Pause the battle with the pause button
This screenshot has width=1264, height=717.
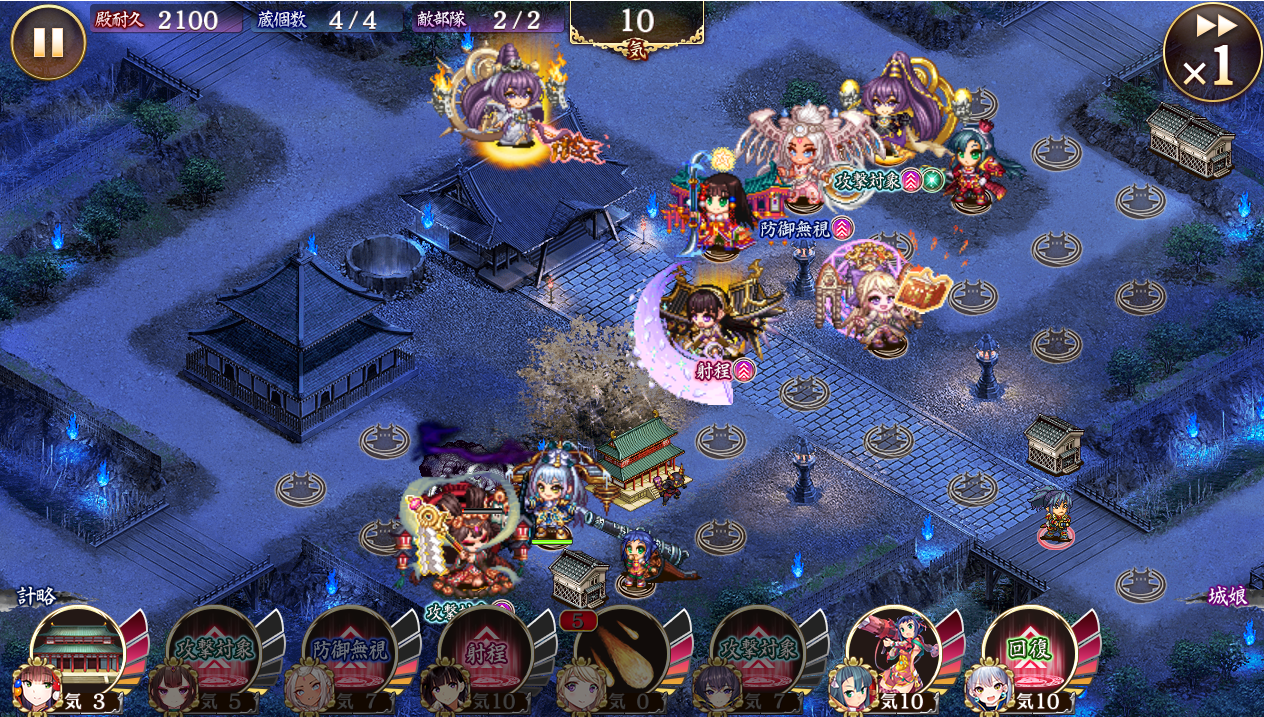coord(48,42)
